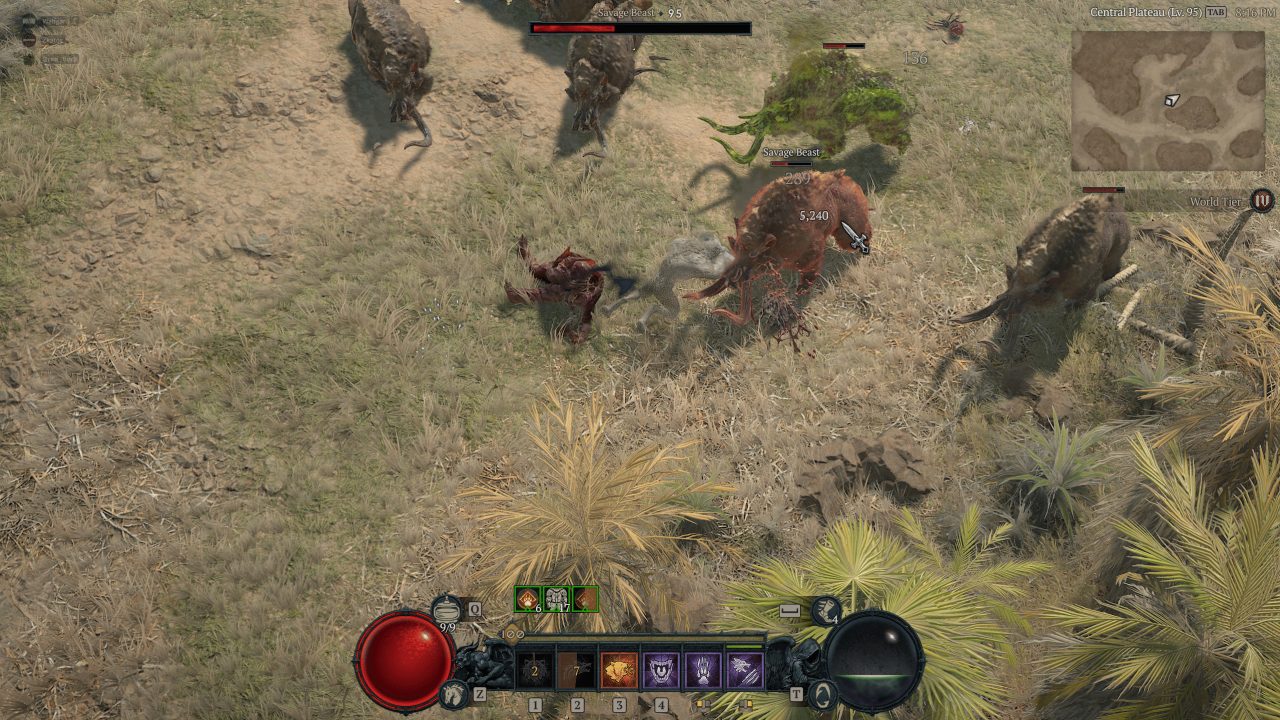Click the World Tier IV emblem

1263,200
